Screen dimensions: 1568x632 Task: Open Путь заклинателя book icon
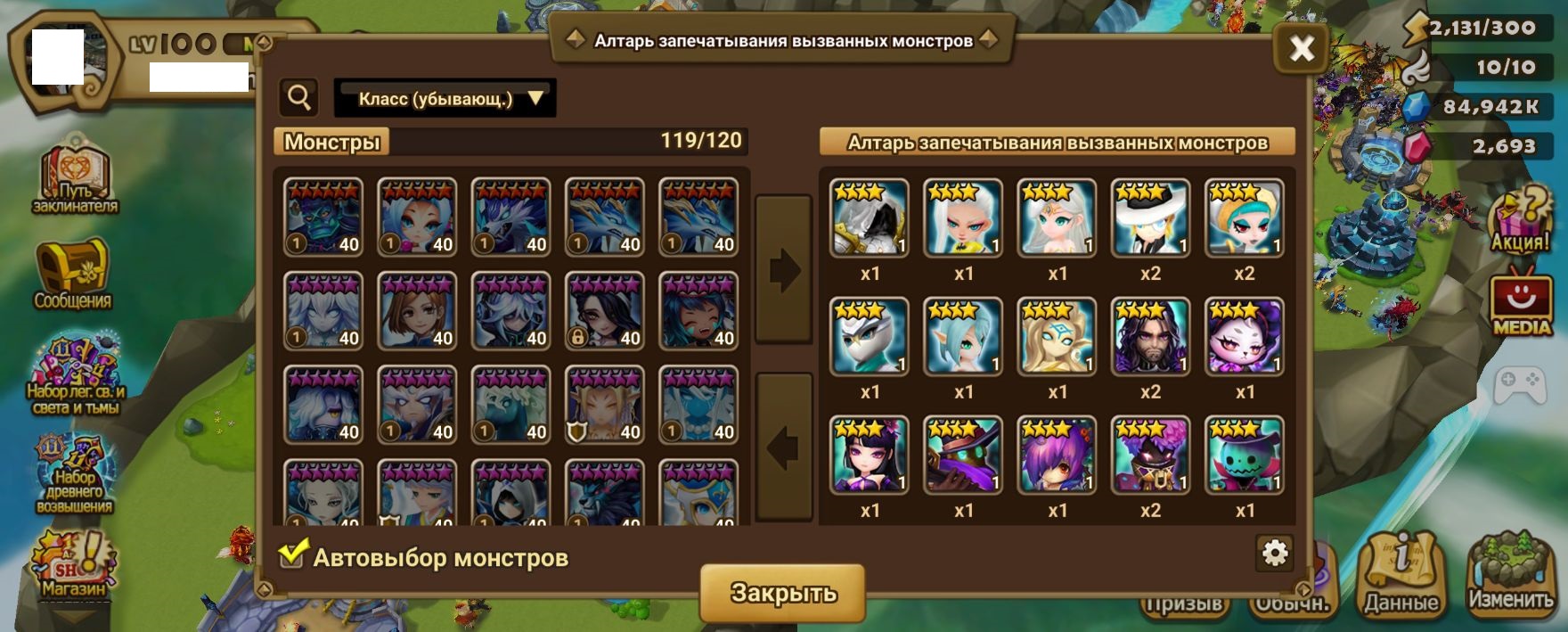pyautogui.click(x=75, y=179)
